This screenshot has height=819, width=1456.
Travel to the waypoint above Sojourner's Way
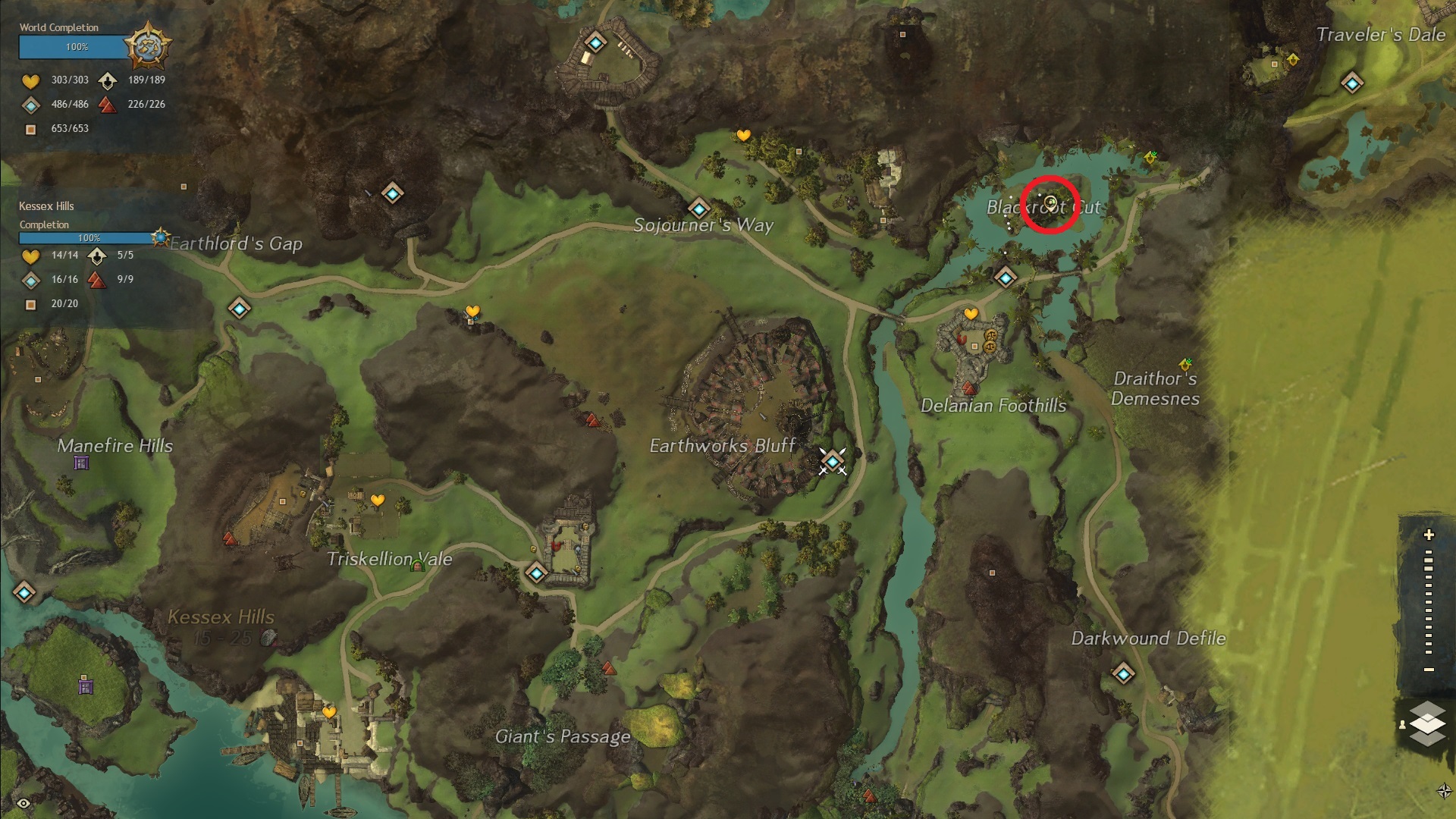tap(698, 208)
